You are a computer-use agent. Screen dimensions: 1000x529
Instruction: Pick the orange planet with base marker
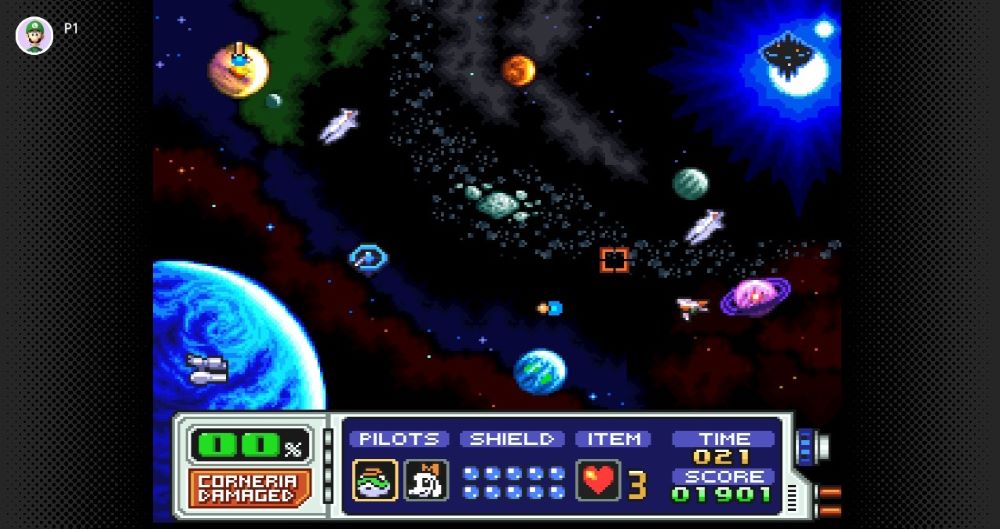[237, 70]
